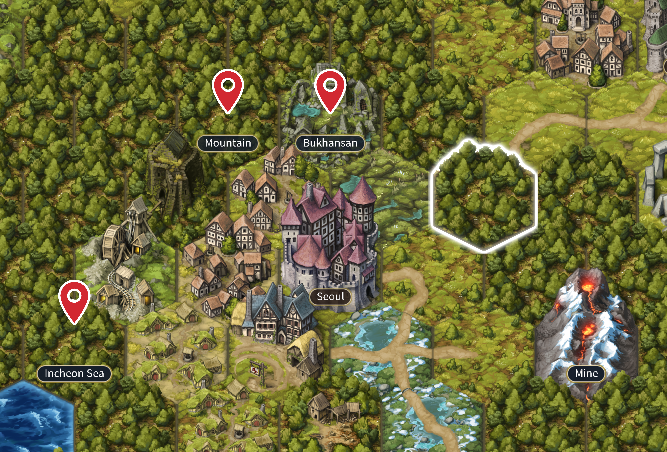Click the map pin above Incheon Sea
This screenshot has width=667, height=452.
click(74, 301)
